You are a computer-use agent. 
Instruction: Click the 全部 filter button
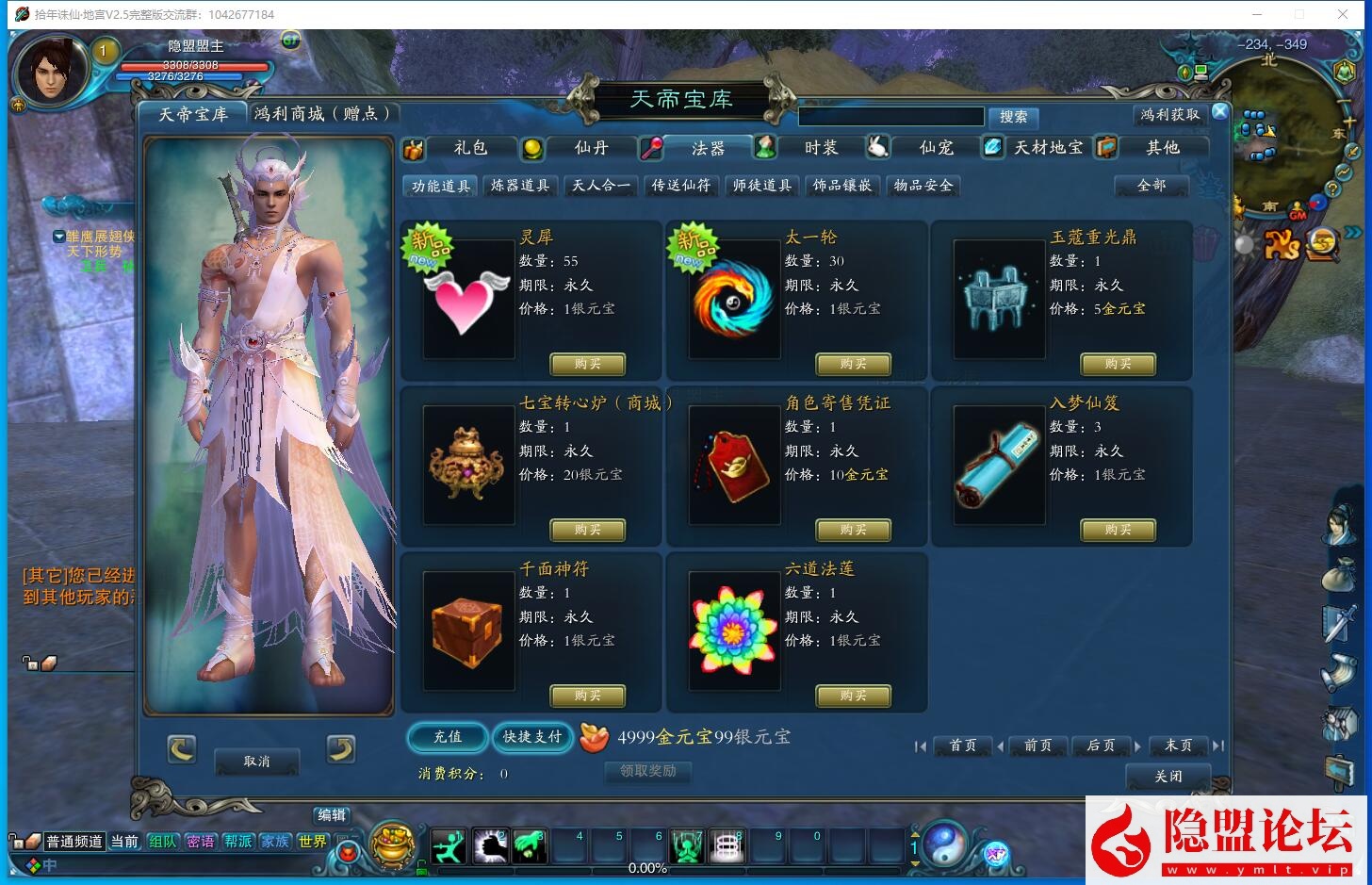click(x=1151, y=186)
